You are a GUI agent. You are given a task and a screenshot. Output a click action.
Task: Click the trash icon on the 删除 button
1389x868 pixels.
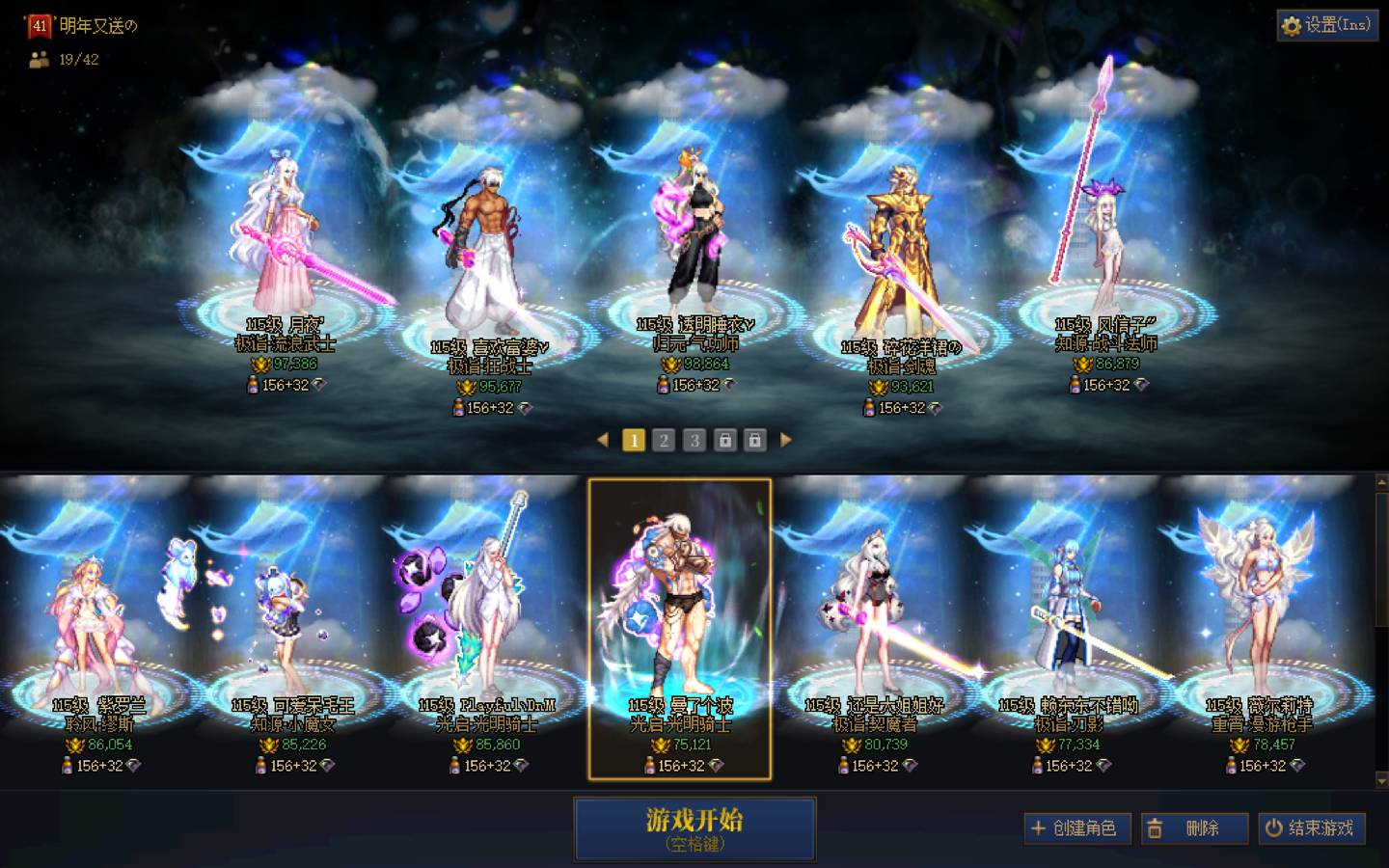click(x=1157, y=828)
